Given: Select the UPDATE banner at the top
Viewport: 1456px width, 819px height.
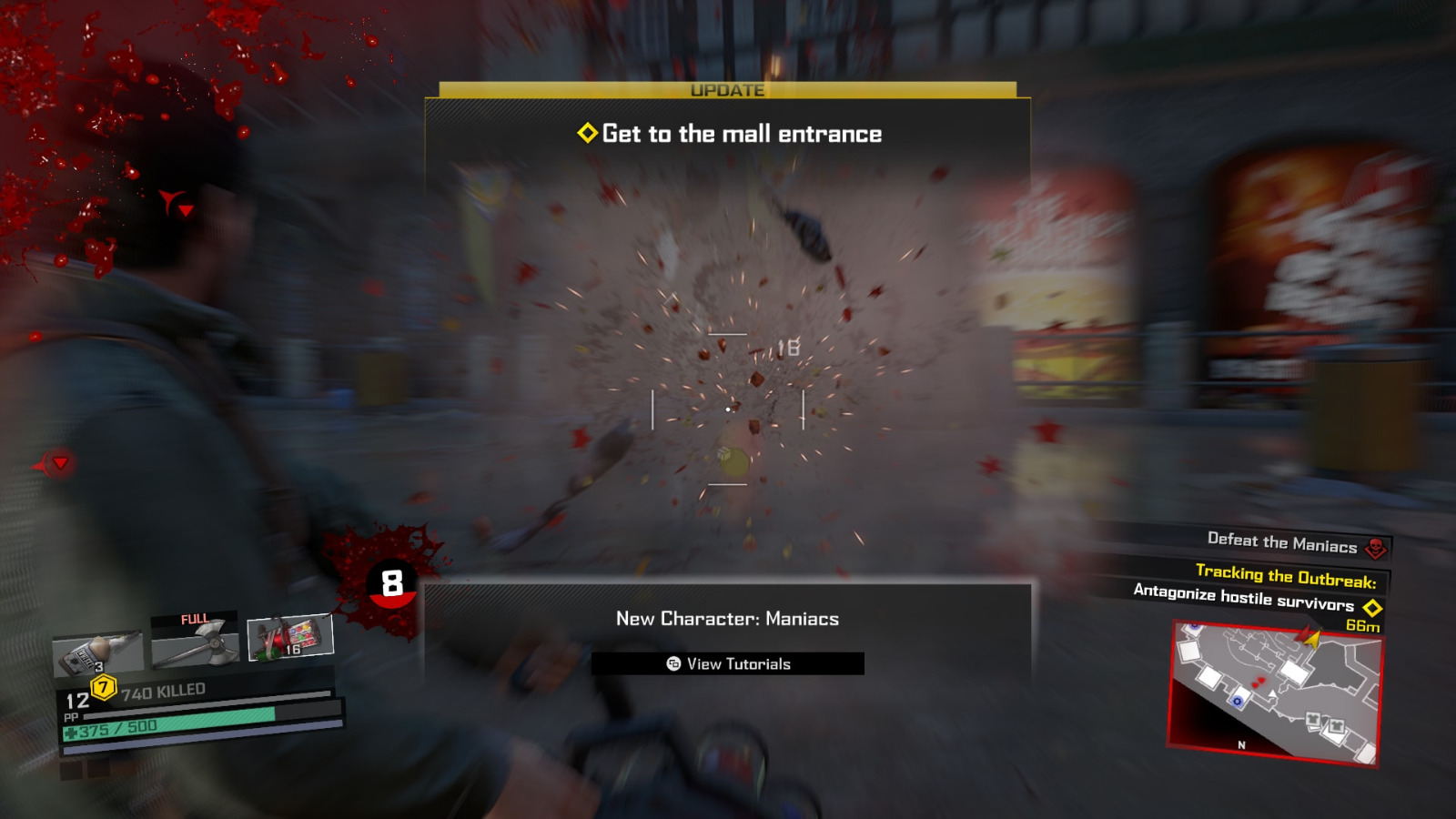Looking at the screenshot, I should click(x=727, y=89).
